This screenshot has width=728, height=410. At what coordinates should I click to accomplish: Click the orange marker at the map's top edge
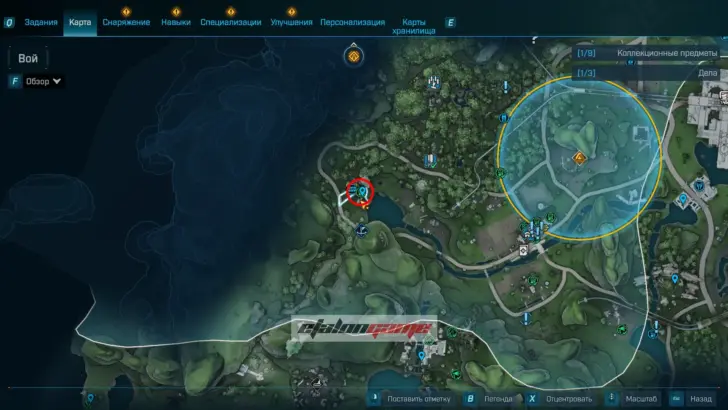pos(353,57)
